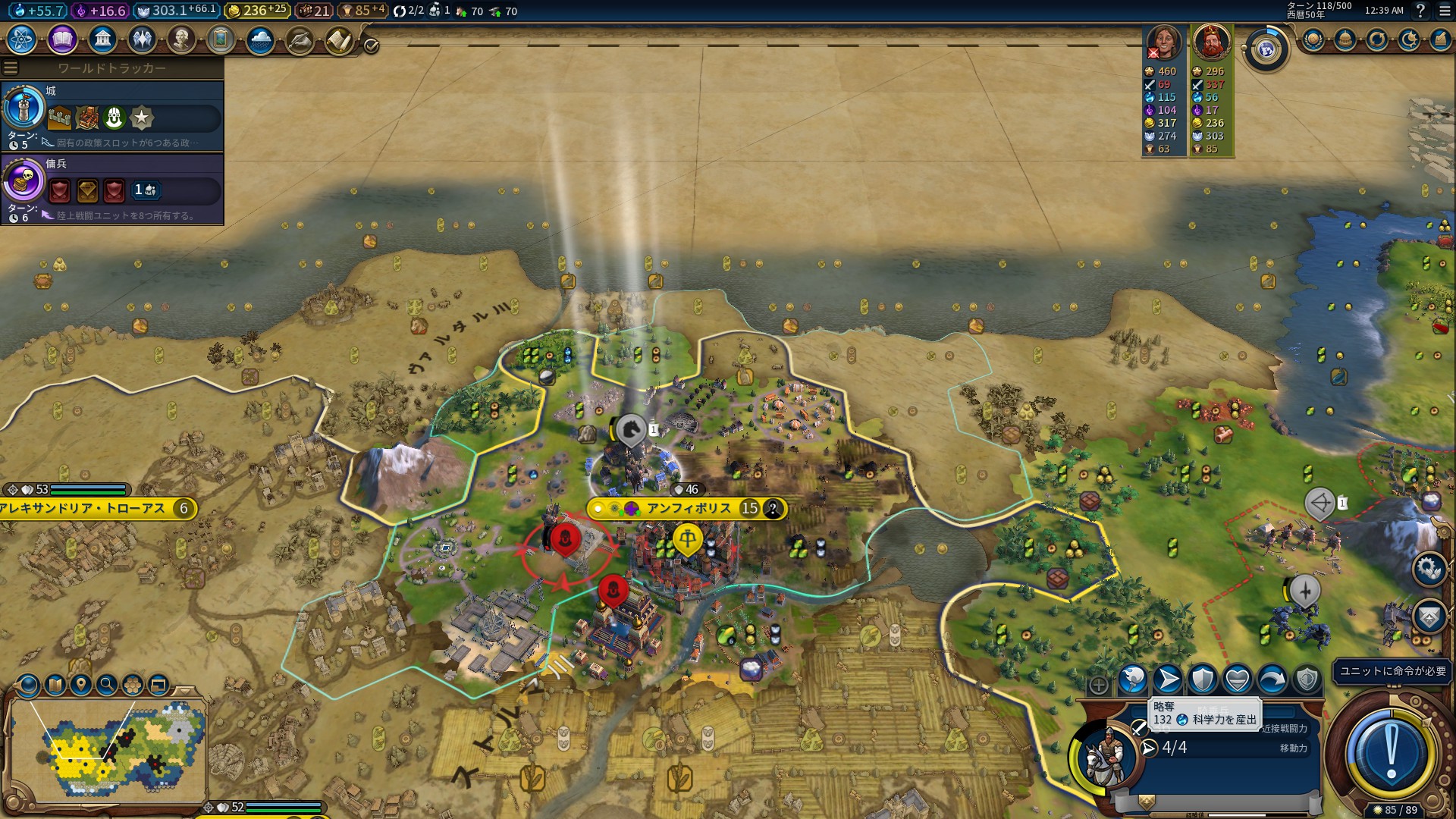Open the great works framed-painting icon

[221, 39]
